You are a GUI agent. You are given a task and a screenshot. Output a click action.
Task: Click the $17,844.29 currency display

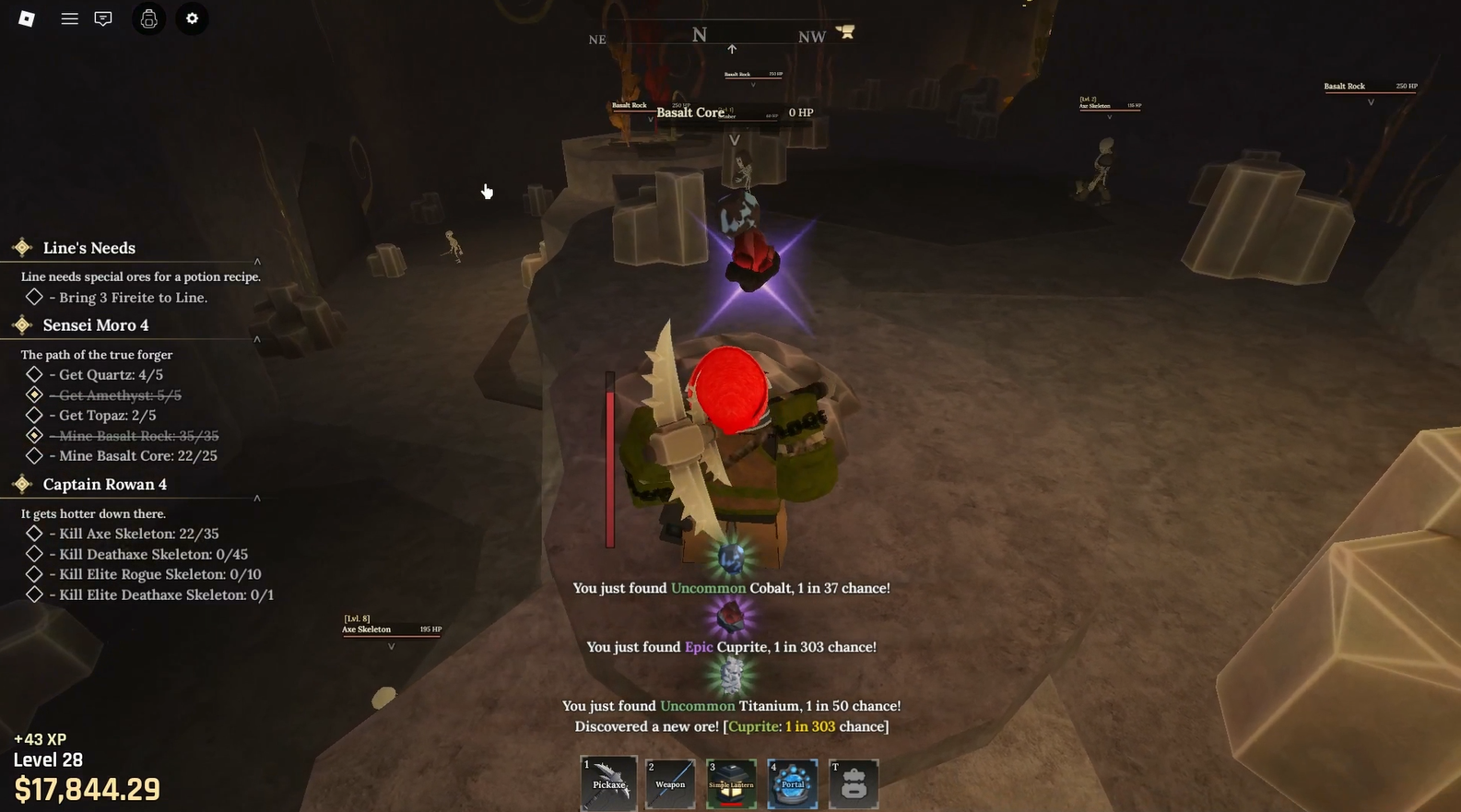[86, 789]
